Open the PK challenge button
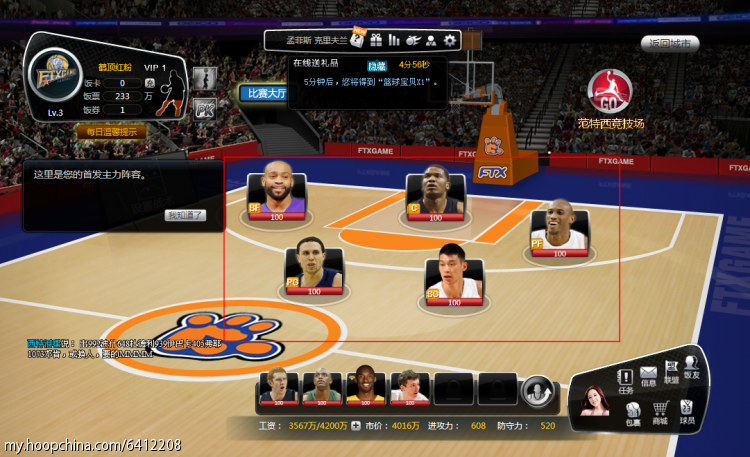This screenshot has height=457, width=750. point(205,108)
